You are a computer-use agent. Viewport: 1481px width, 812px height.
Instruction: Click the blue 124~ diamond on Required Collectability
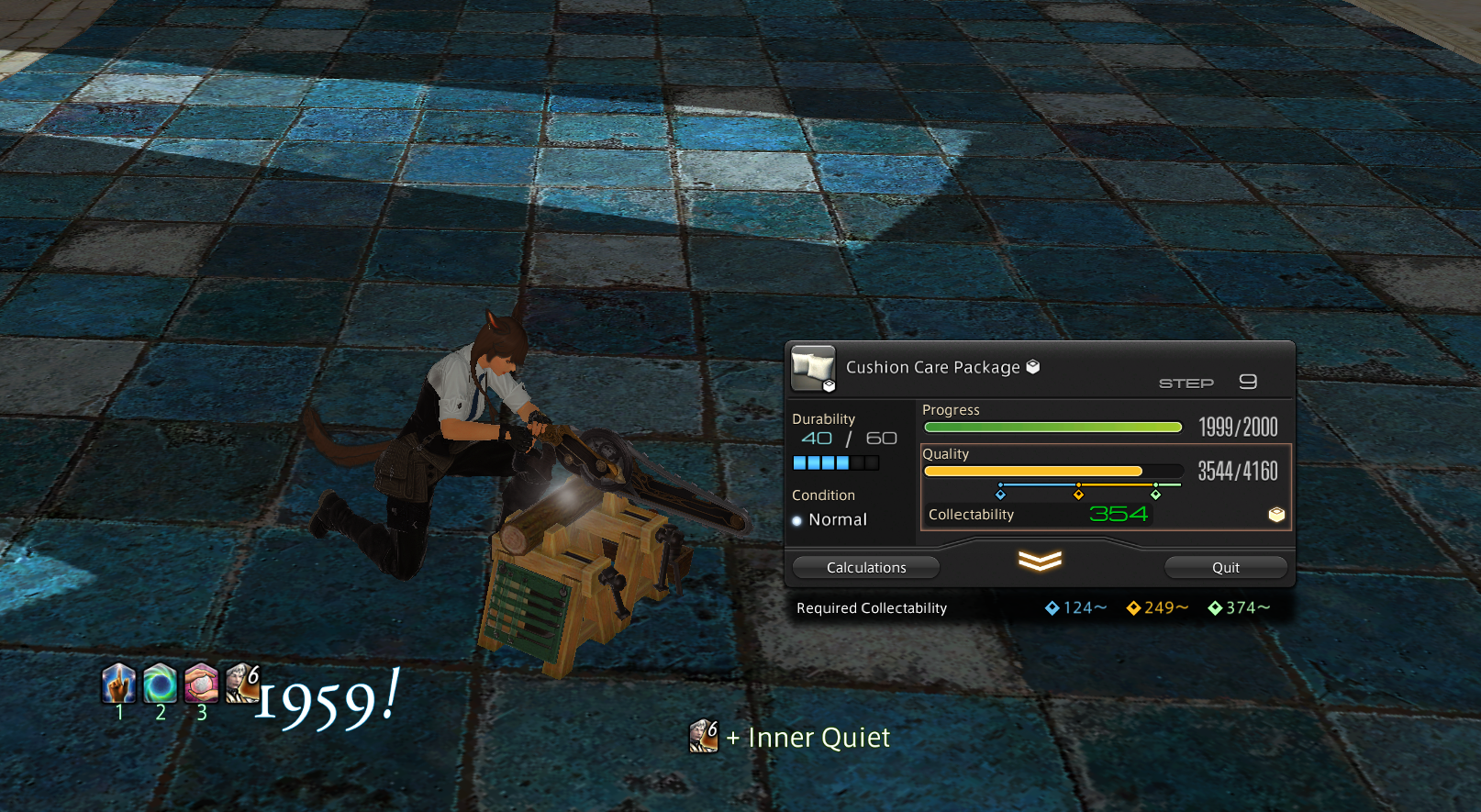pos(1051,607)
